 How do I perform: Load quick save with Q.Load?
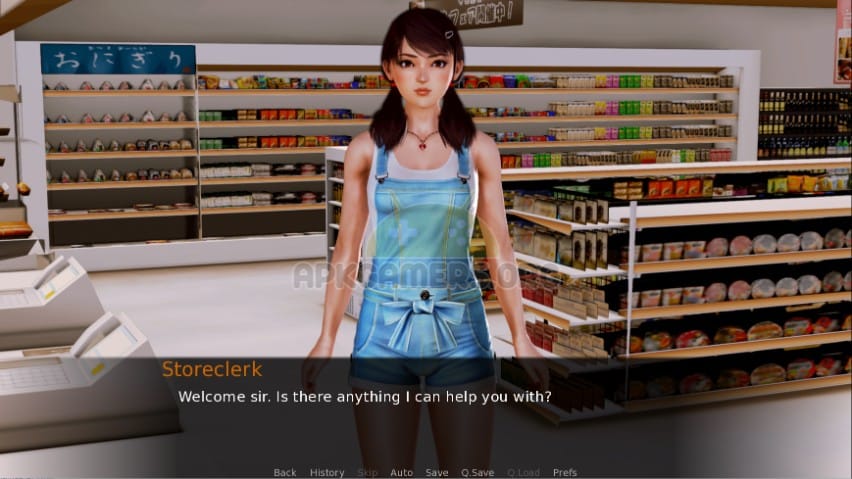[523, 472]
